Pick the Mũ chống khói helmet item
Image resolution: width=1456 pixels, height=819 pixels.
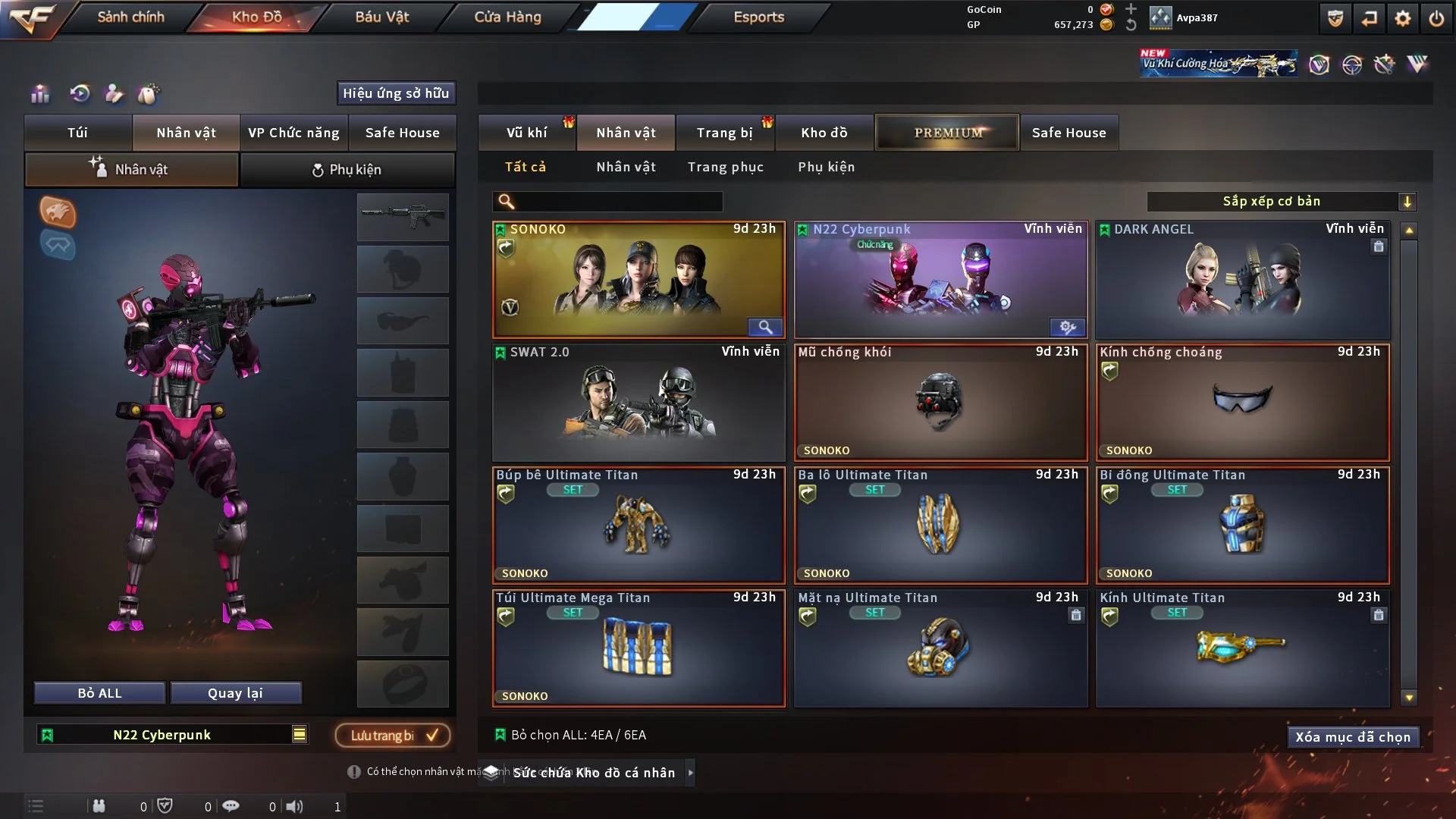940,403
